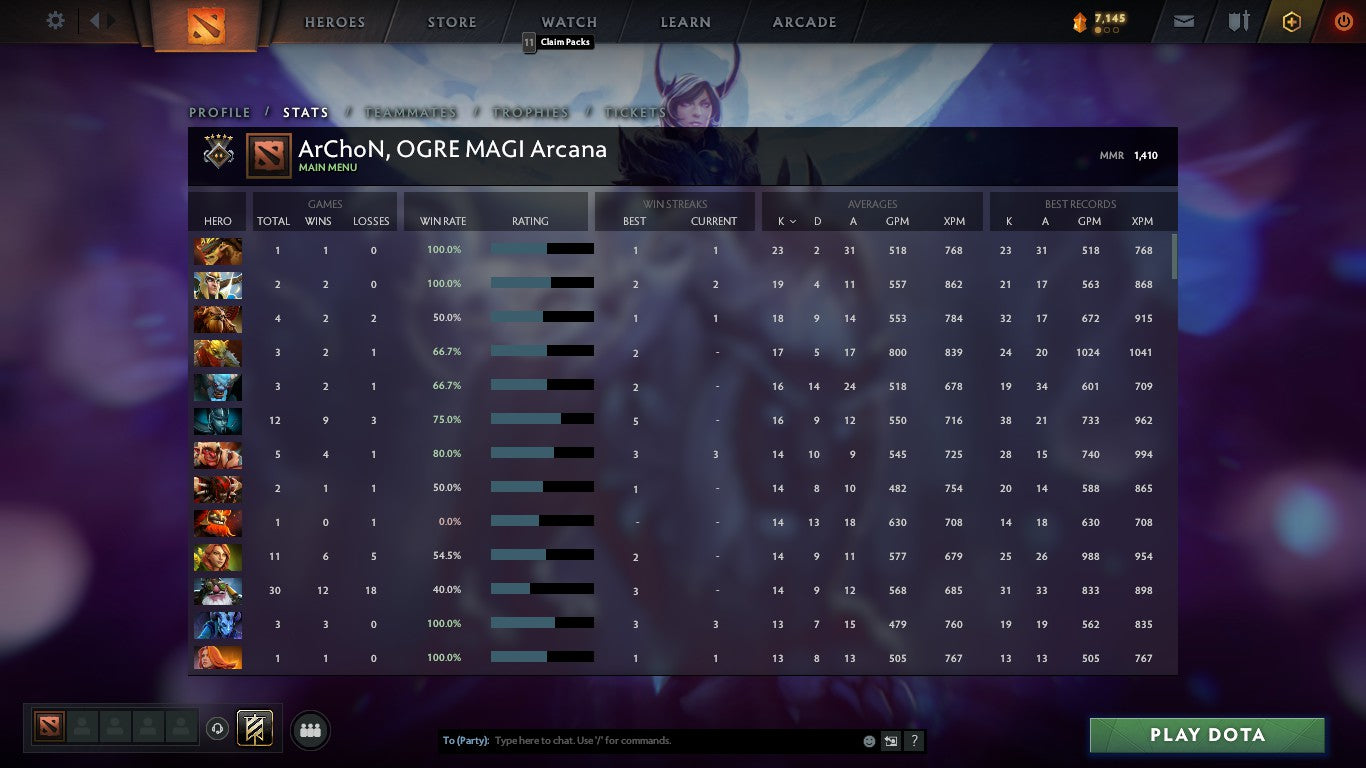Open the Armory shield-and-sword icon

(x=1240, y=20)
